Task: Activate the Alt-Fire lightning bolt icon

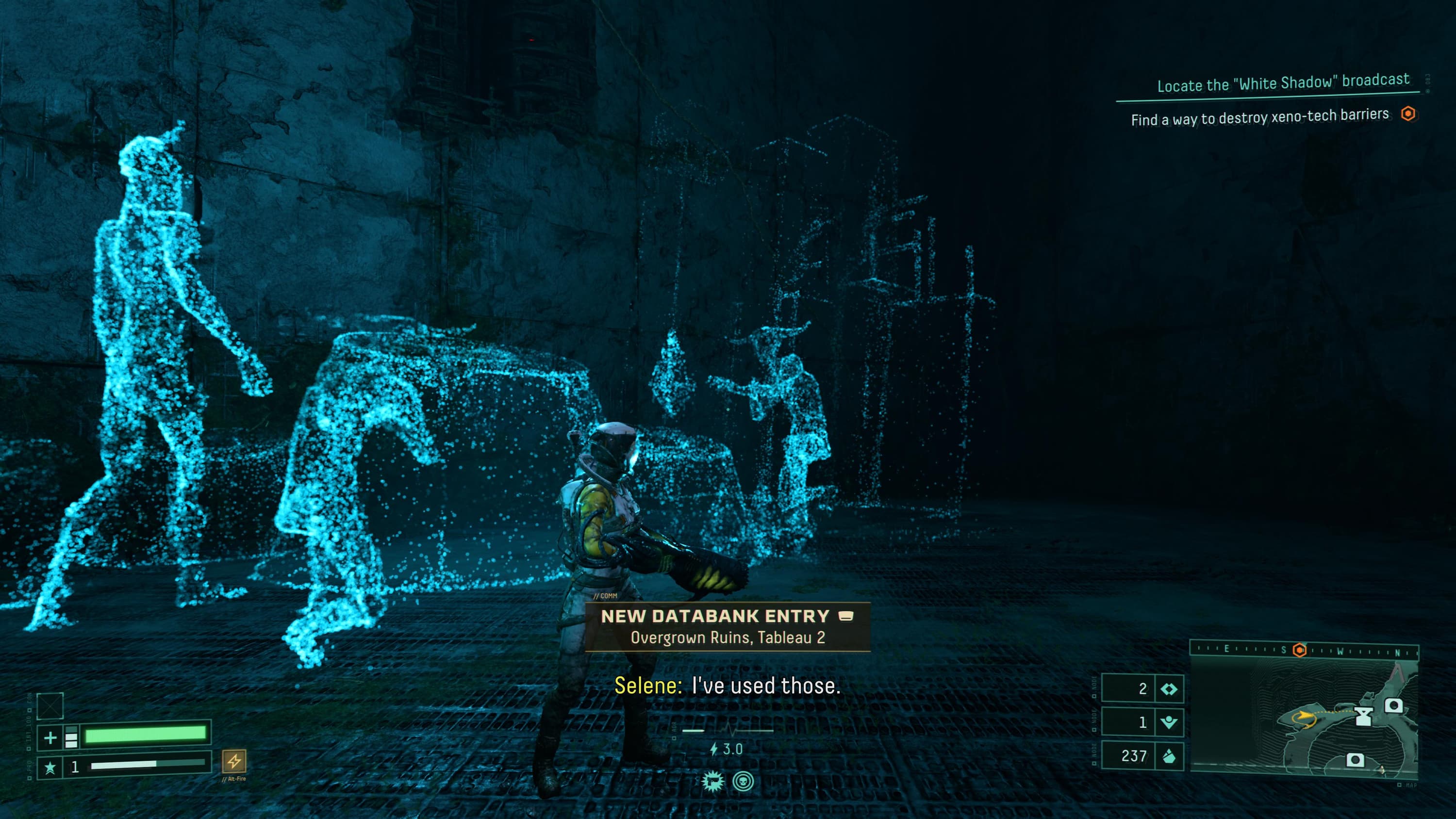Action: pos(234,761)
